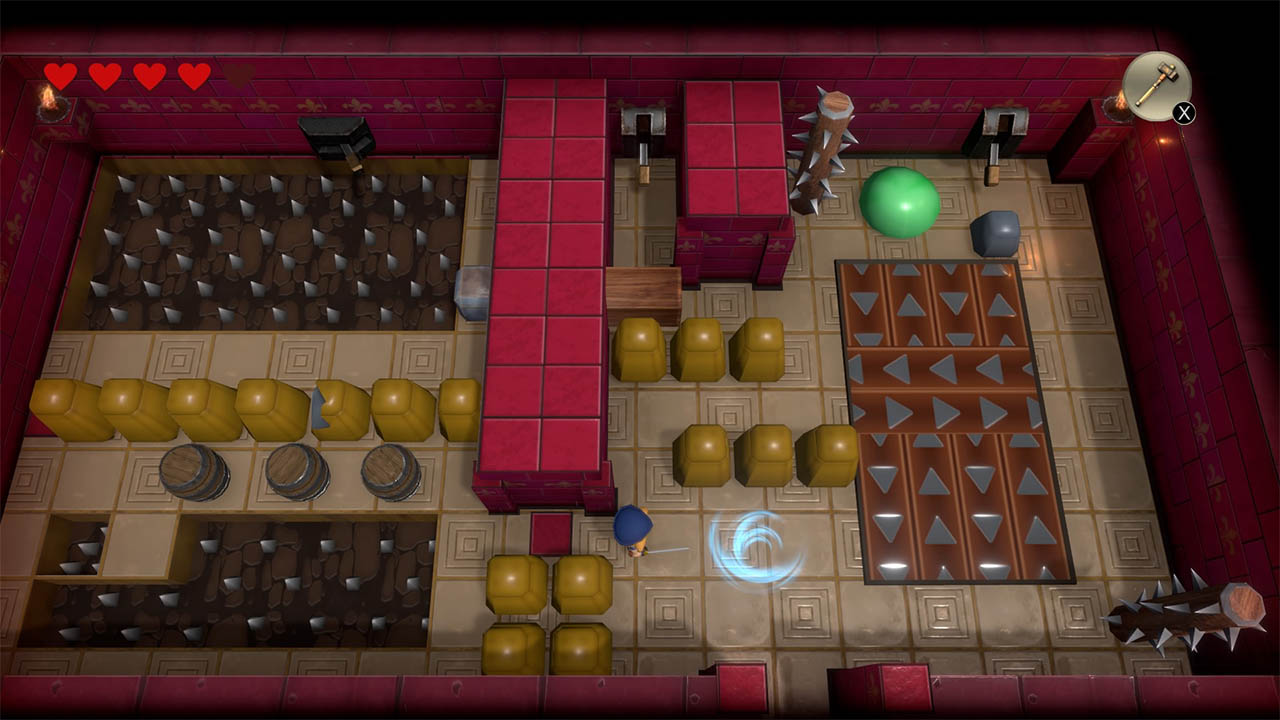Image resolution: width=1280 pixels, height=720 pixels.
Task: Click the second heart in the HUD
Action: pyautogui.click(x=103, y=73)
